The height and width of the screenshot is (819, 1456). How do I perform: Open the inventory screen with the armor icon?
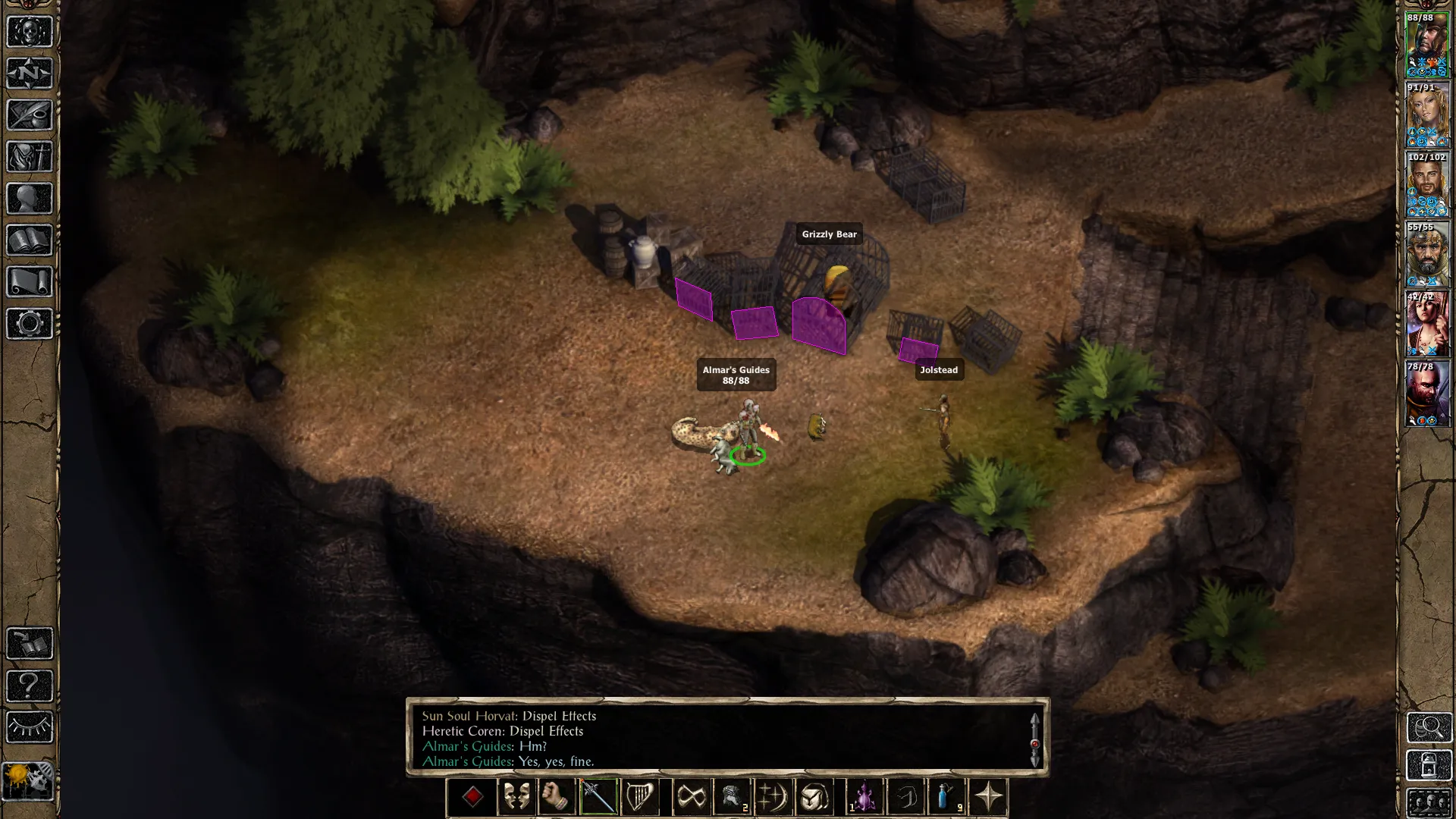(30, 157)
